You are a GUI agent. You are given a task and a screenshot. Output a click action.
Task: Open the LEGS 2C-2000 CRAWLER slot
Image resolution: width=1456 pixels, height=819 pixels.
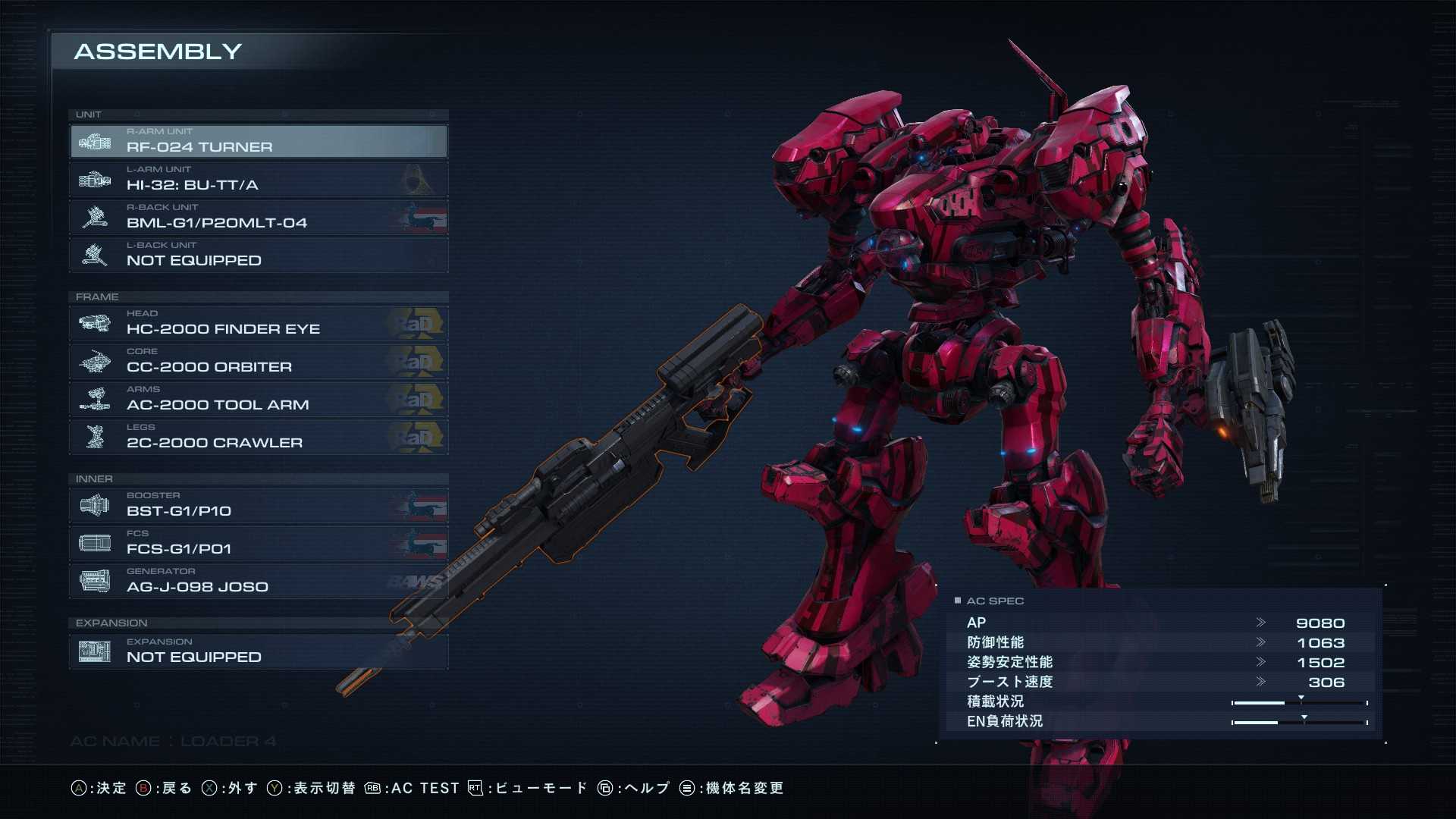[258, 438]
